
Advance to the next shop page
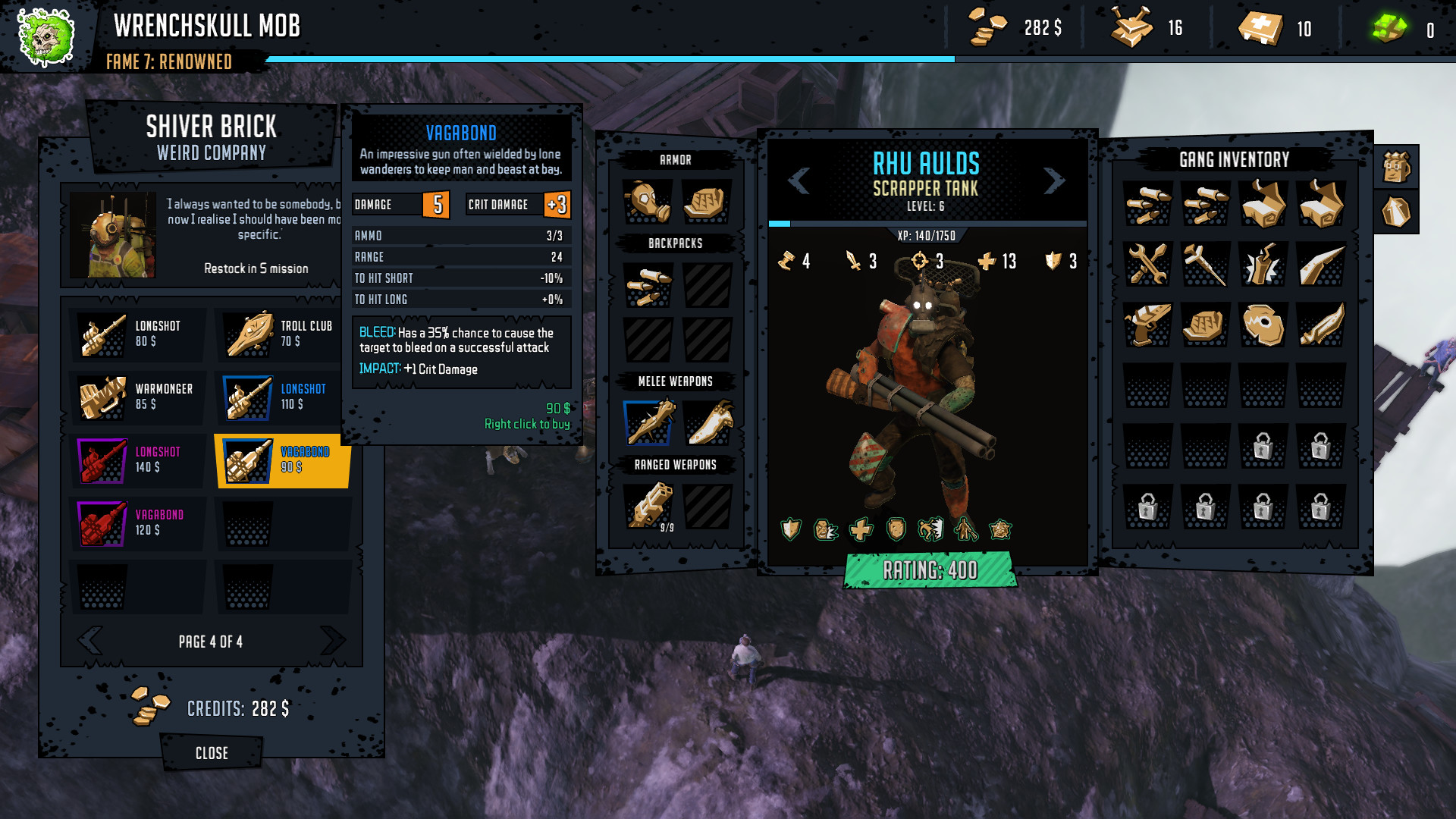(332, 641)
